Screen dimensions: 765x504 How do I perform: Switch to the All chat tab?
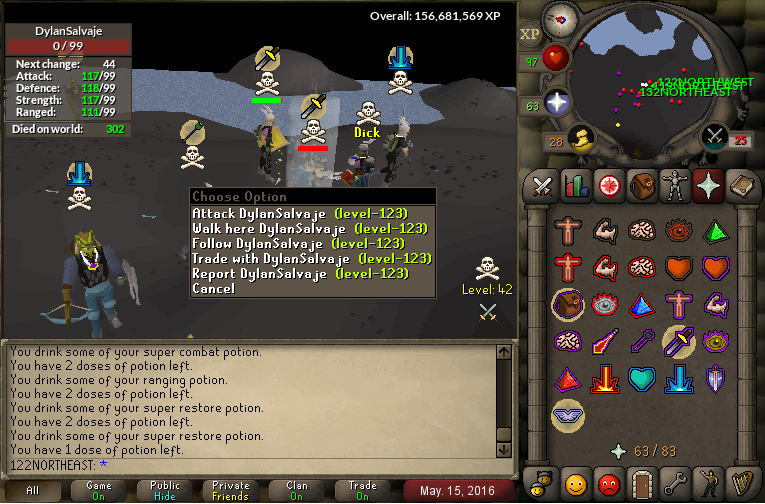click(33, 491)
